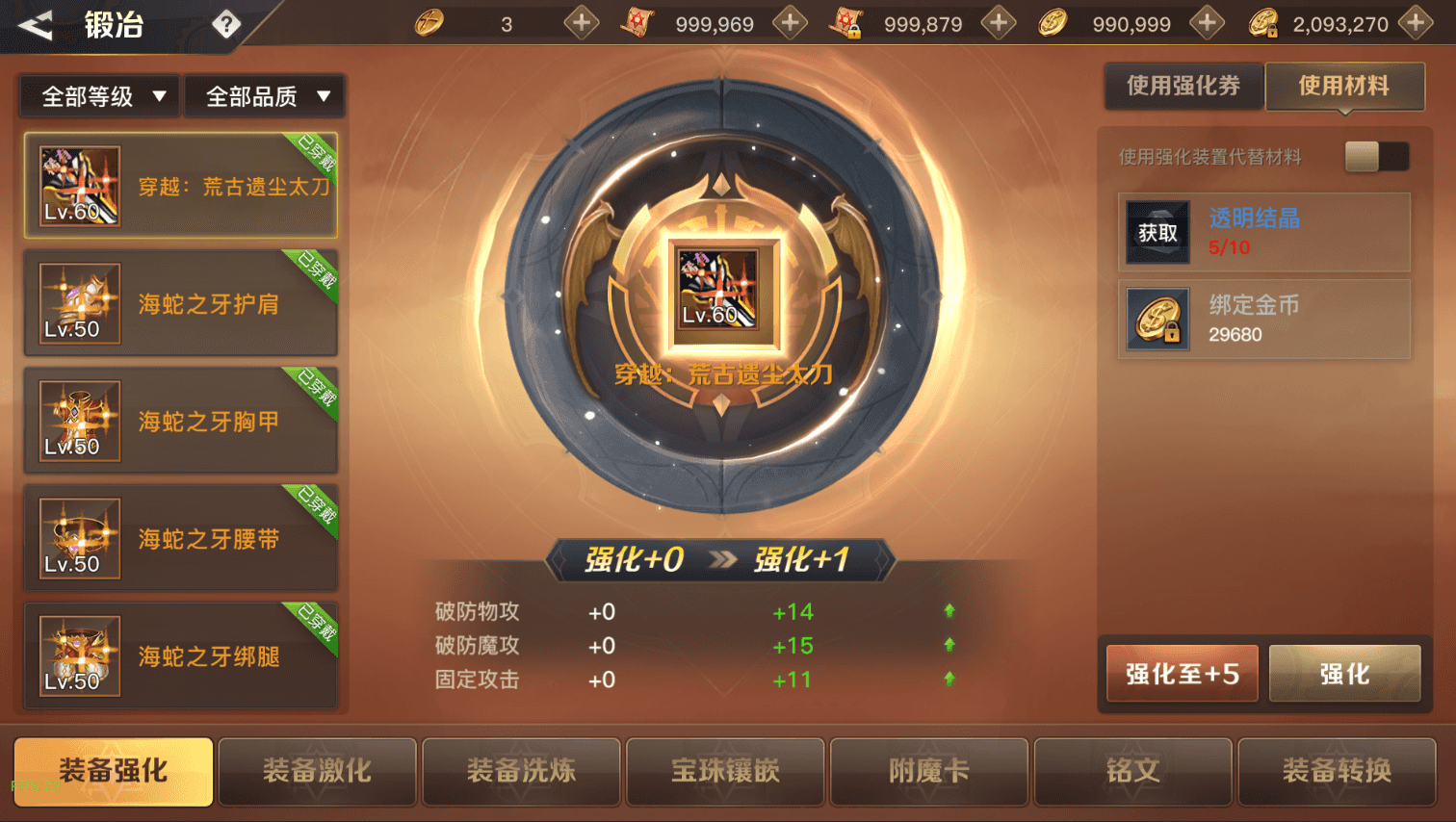Open the 全部品质 quality dropdown
The height and width of the screenshot is (822, 1456).
pyautogui.click(x=266, y=95)
